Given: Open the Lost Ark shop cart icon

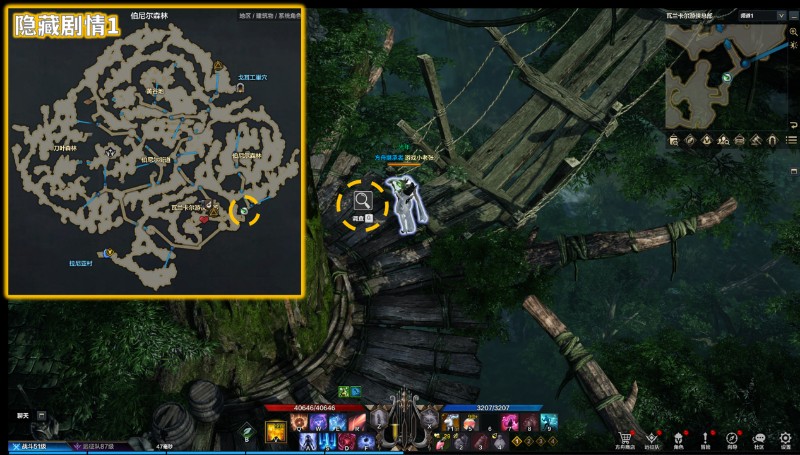Looking at the screenshot, I should pyautogui.click(x=626, y=438).
